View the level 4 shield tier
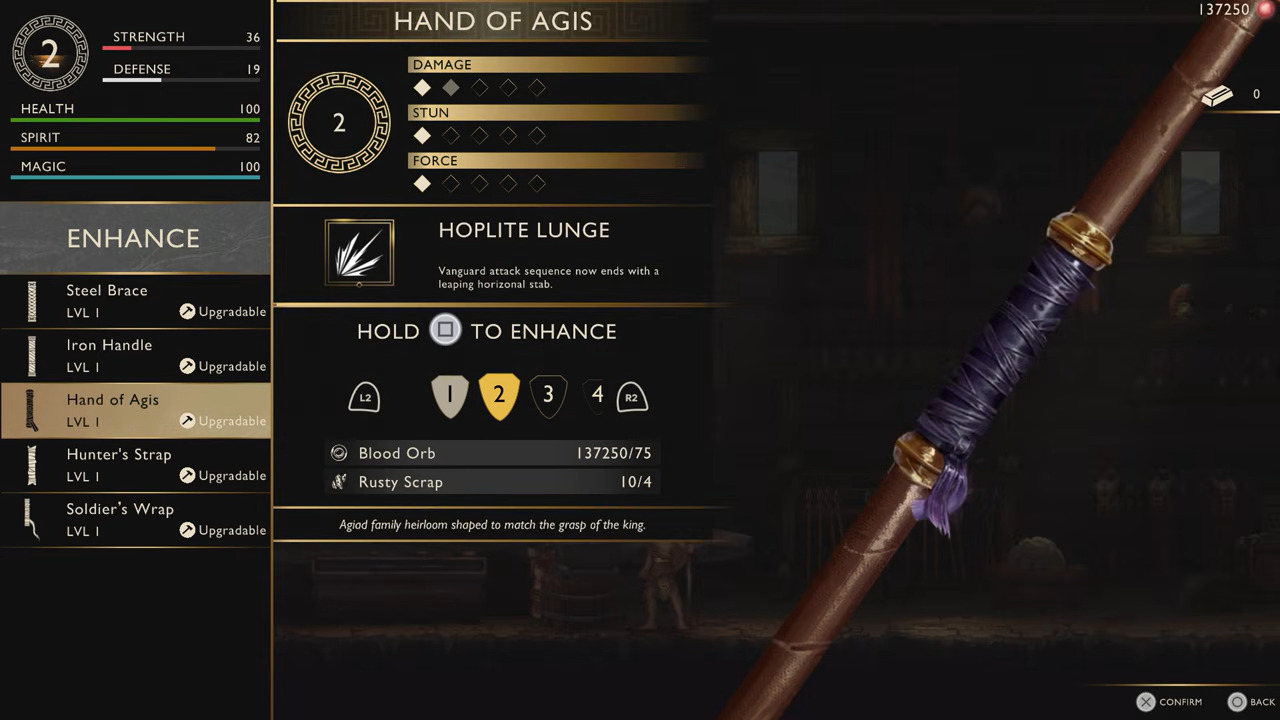 coord(597,396)
